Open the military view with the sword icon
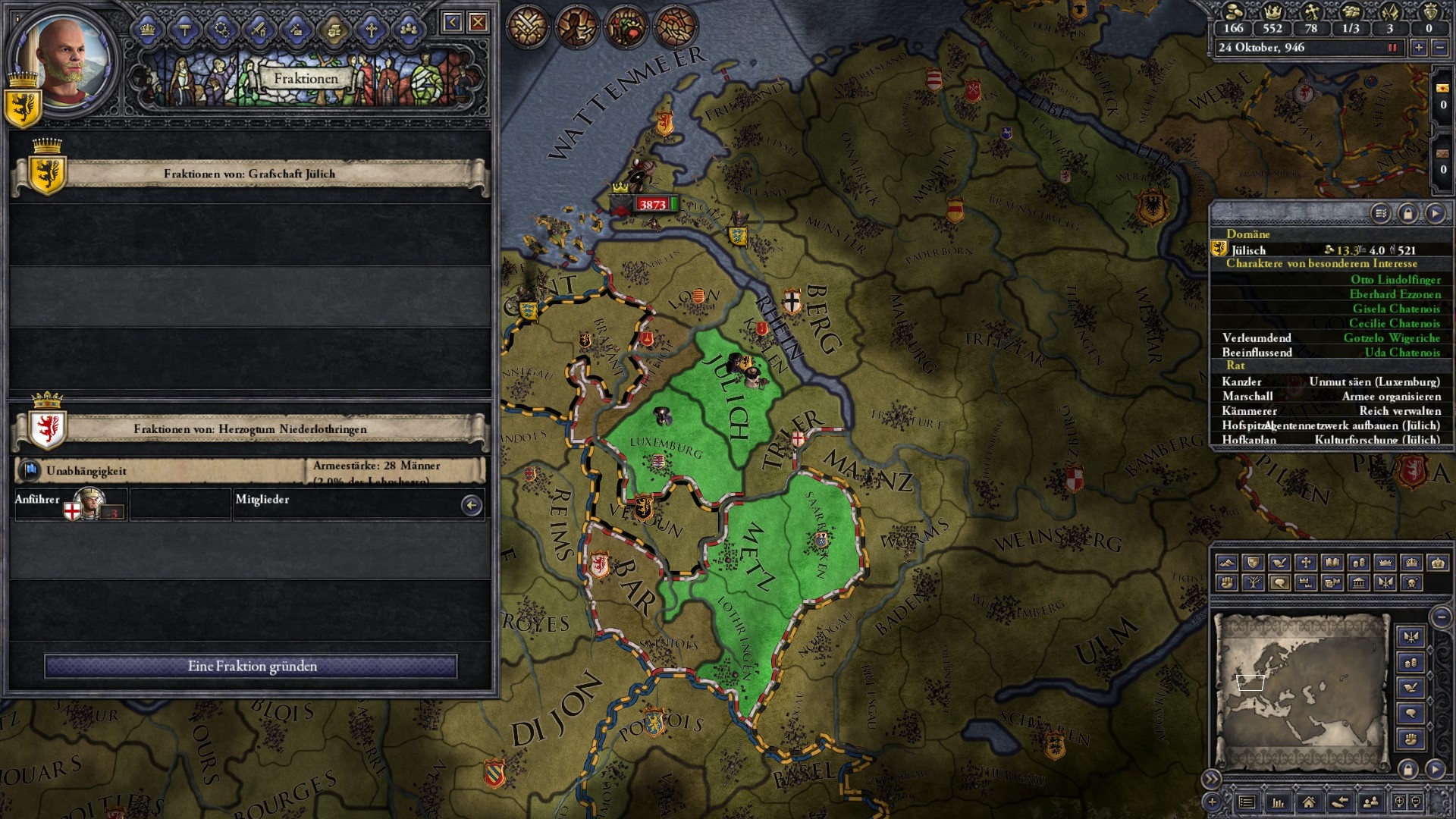Viewport: 1456px width, 819px height. pyautogui.click(x=258, y=29)
